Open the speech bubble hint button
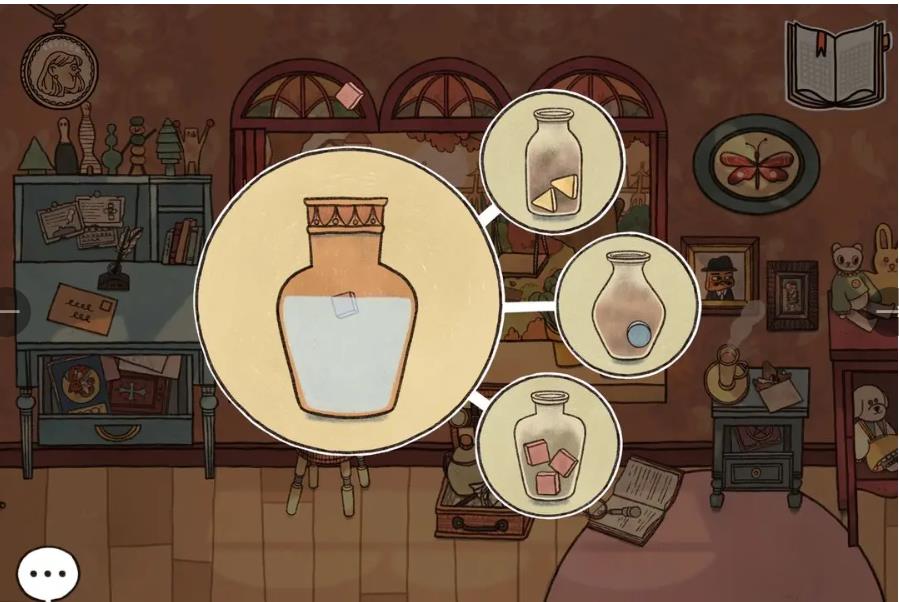The width and height of the screenshot is (899, 602). click(47, 573)
